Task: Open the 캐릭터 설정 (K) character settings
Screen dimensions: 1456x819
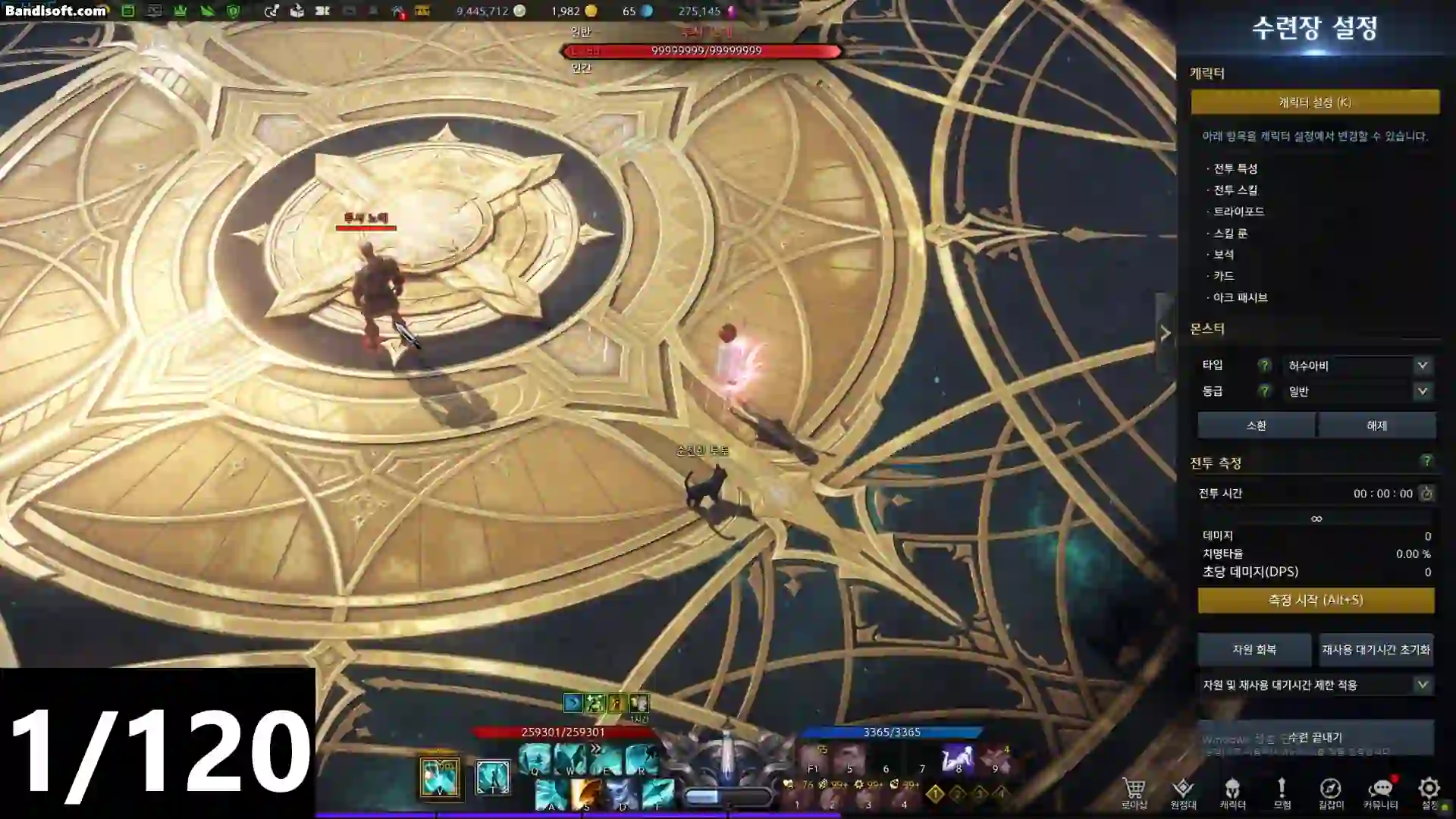Action: click(1314, 102)
